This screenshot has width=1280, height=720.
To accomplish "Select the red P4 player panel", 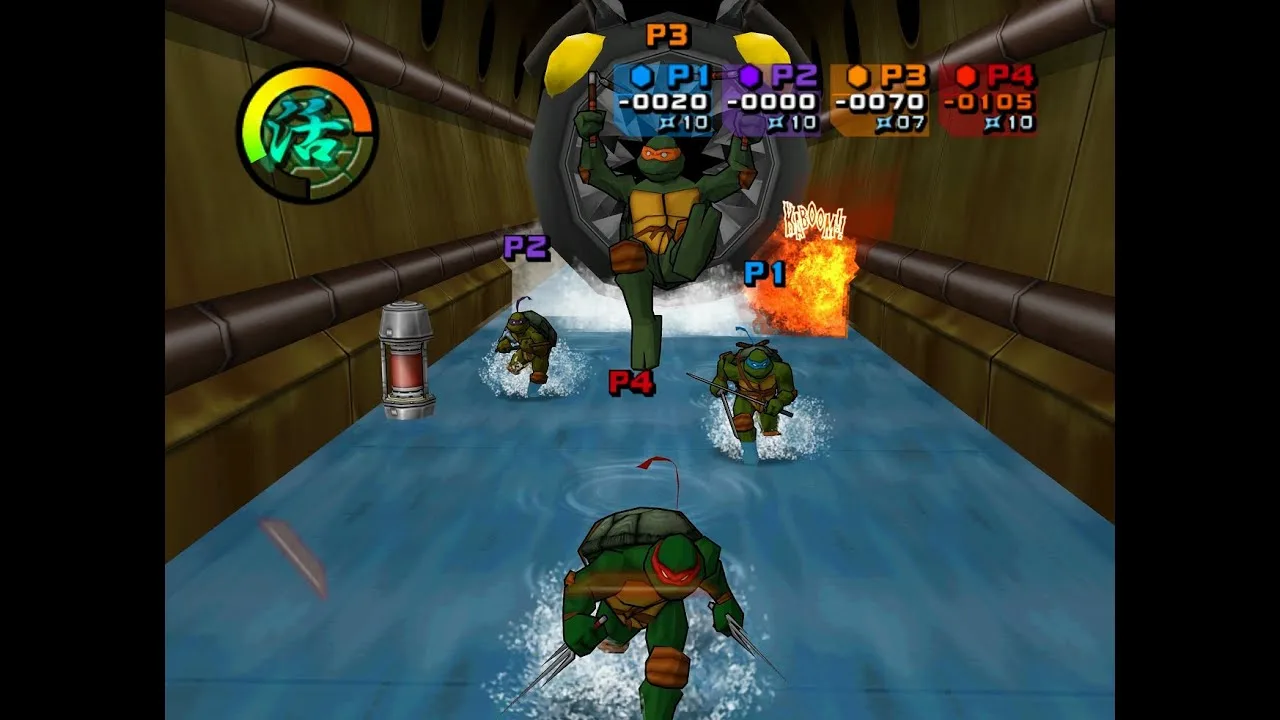I will coord(988,100).
